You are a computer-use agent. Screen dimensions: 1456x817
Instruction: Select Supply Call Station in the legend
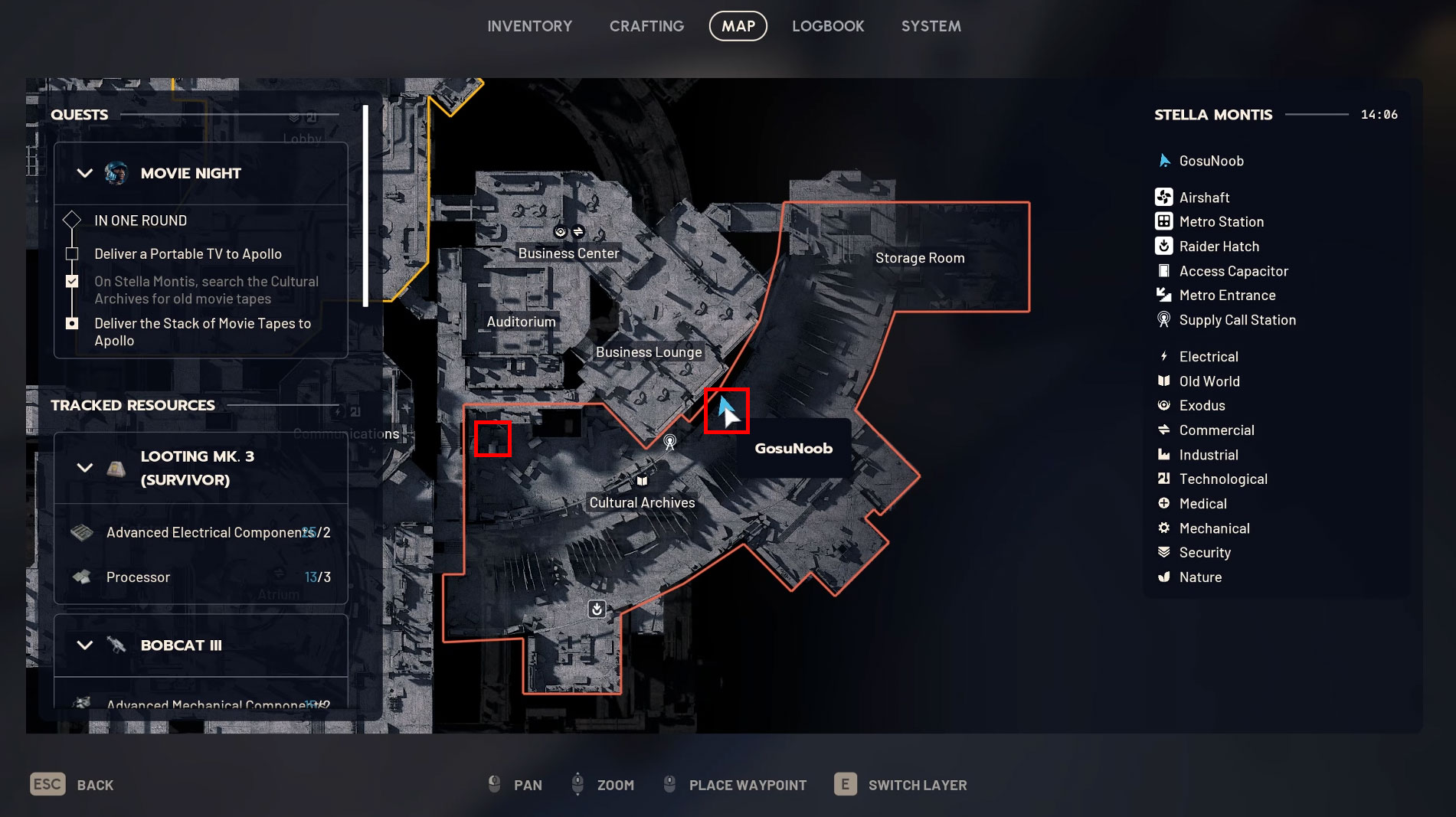click(1237, 320)
